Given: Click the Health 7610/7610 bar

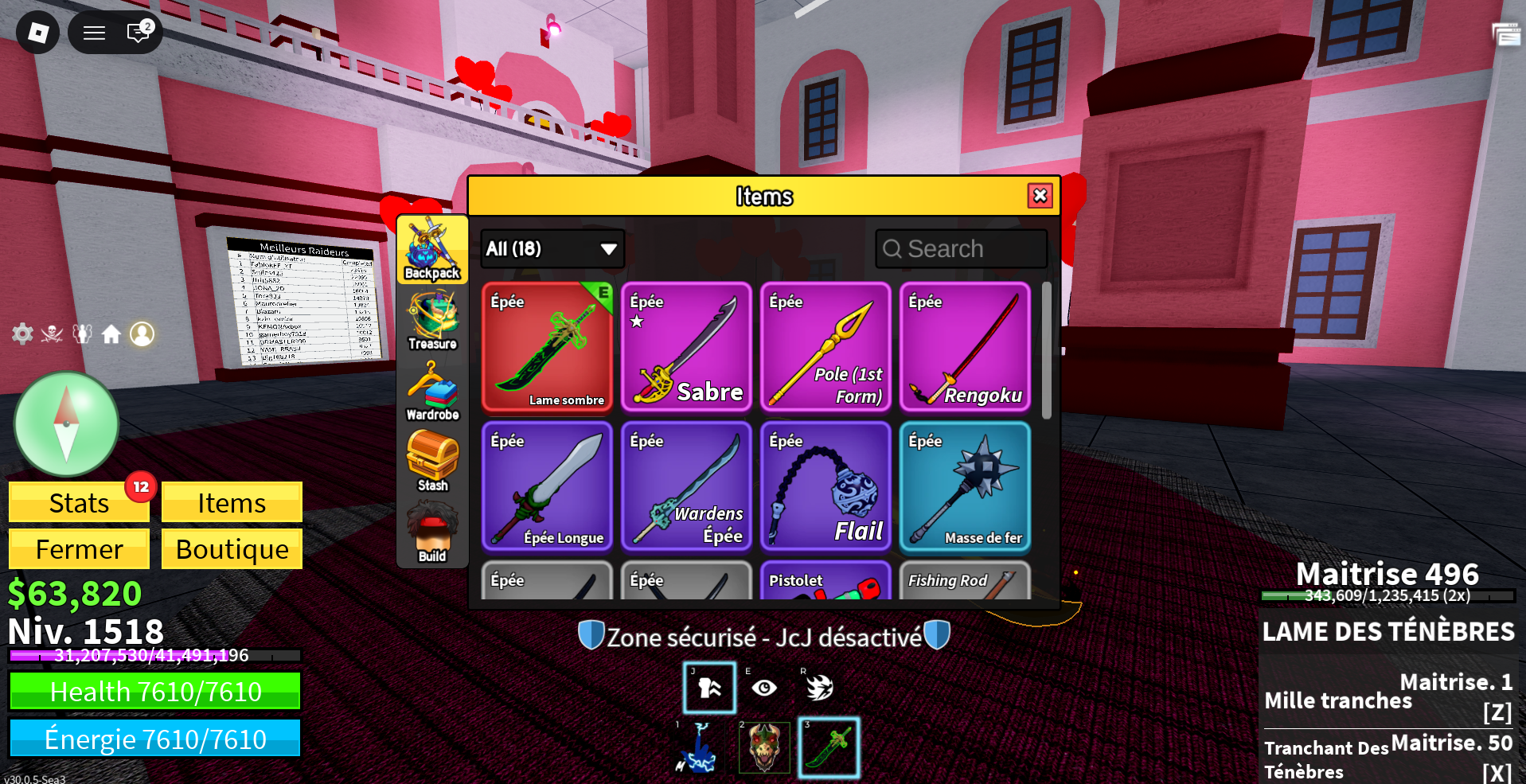Looking at the screenshot, I should pos(155,691).
